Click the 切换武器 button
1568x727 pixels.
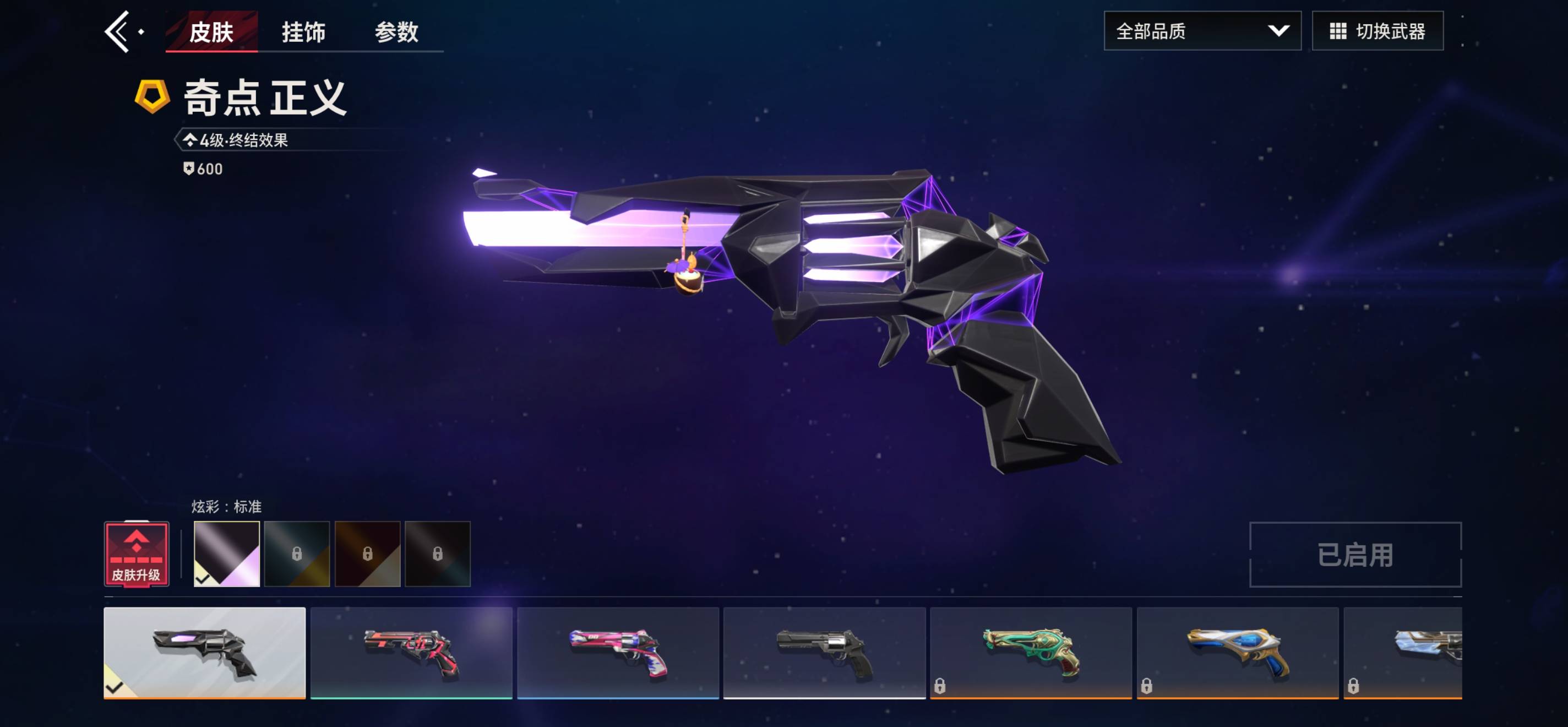coord(1377,31)
